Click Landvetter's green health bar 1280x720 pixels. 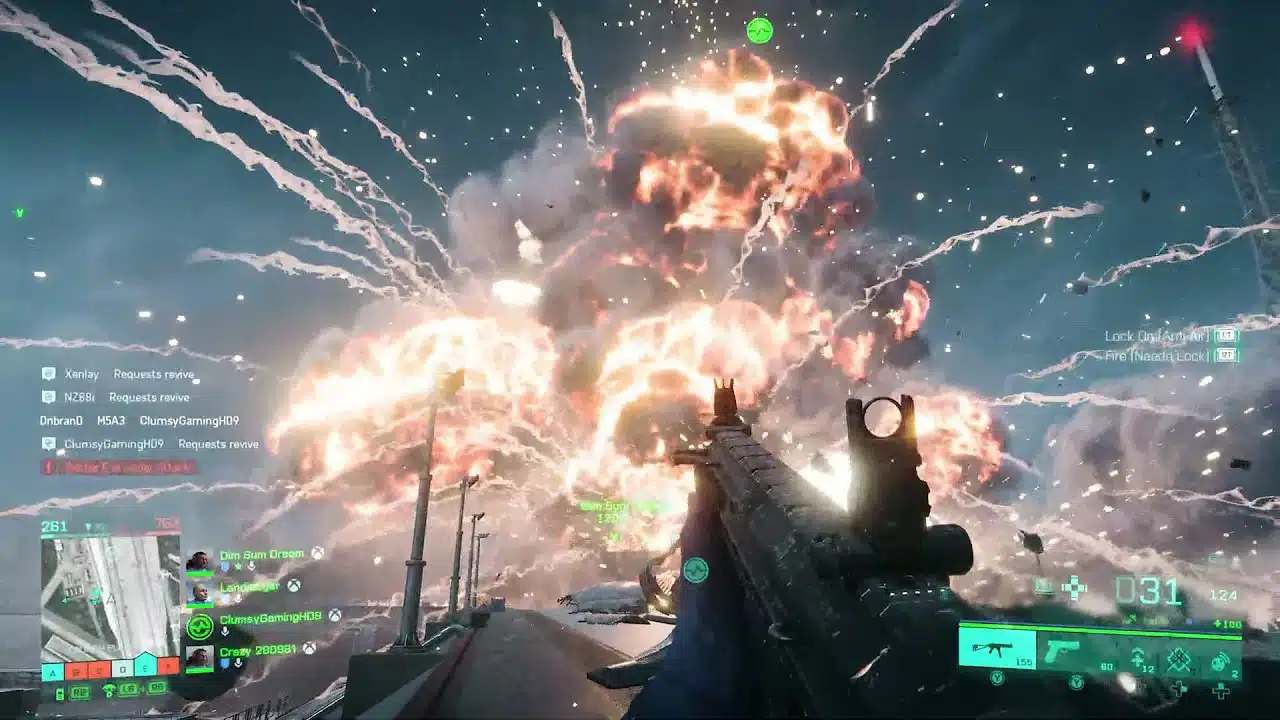click(x=200, y=606)
